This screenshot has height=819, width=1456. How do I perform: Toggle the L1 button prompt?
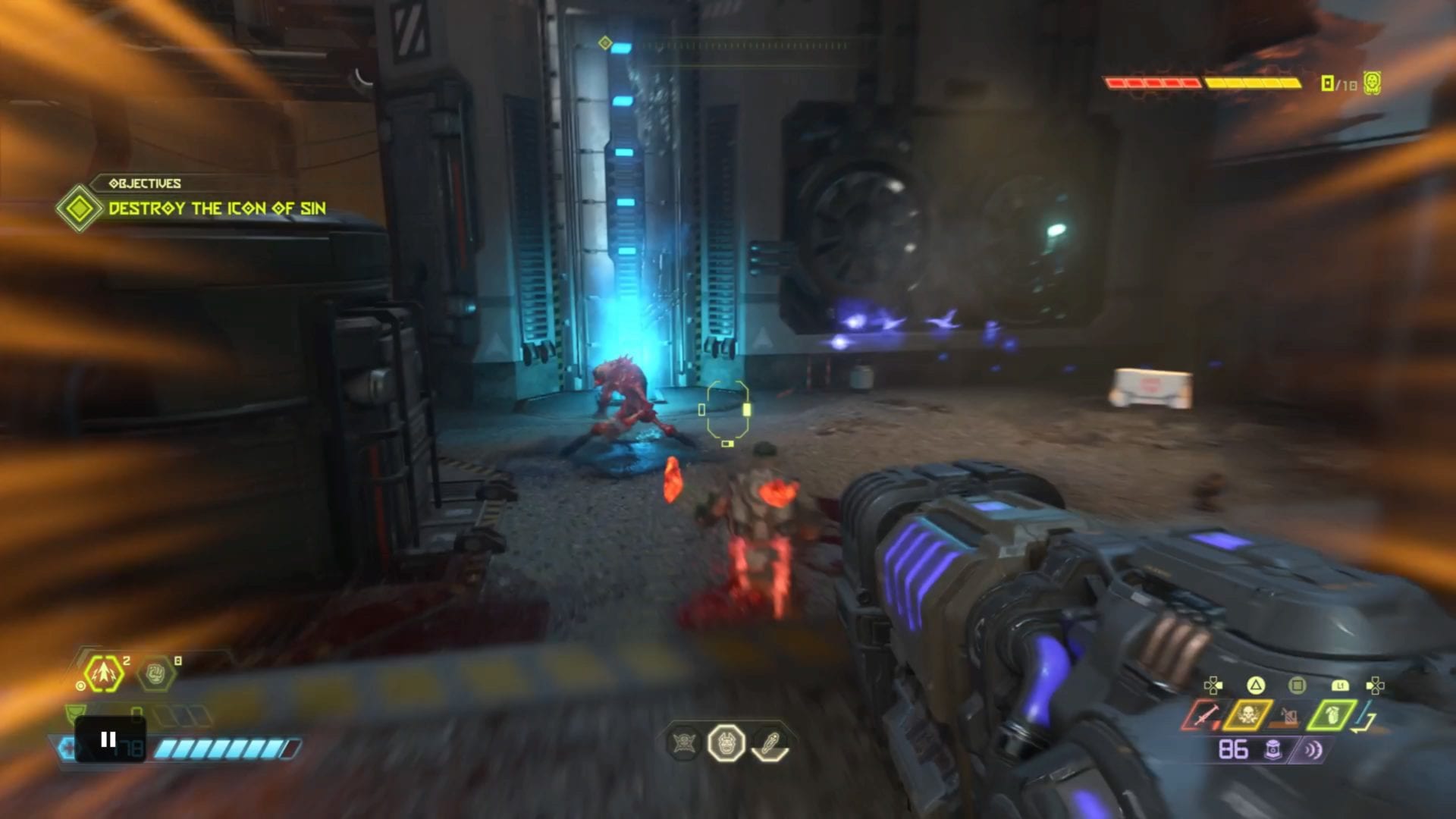click(1341, 686)
